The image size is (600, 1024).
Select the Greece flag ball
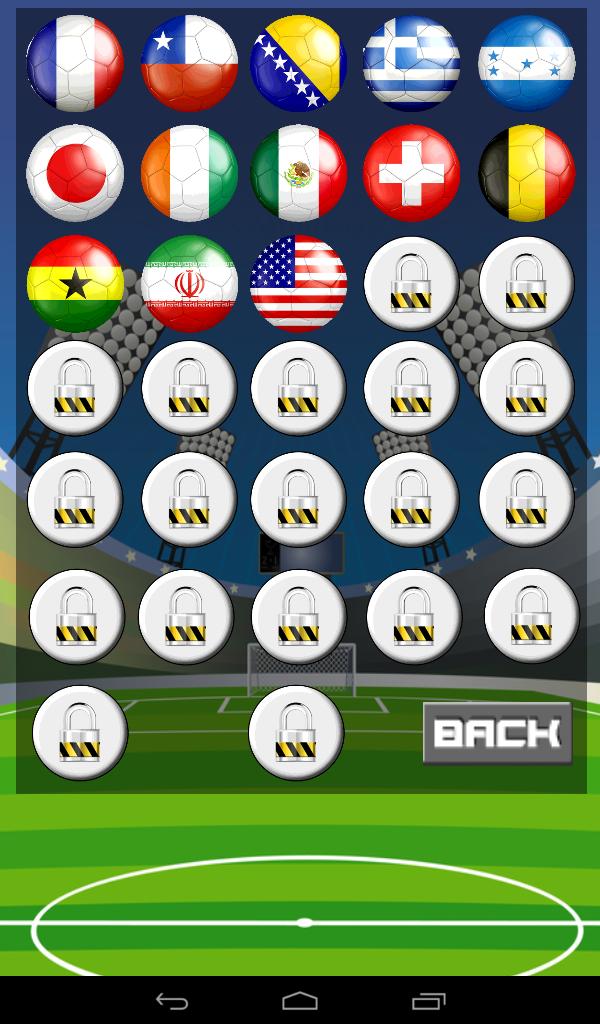pos(411,63)
